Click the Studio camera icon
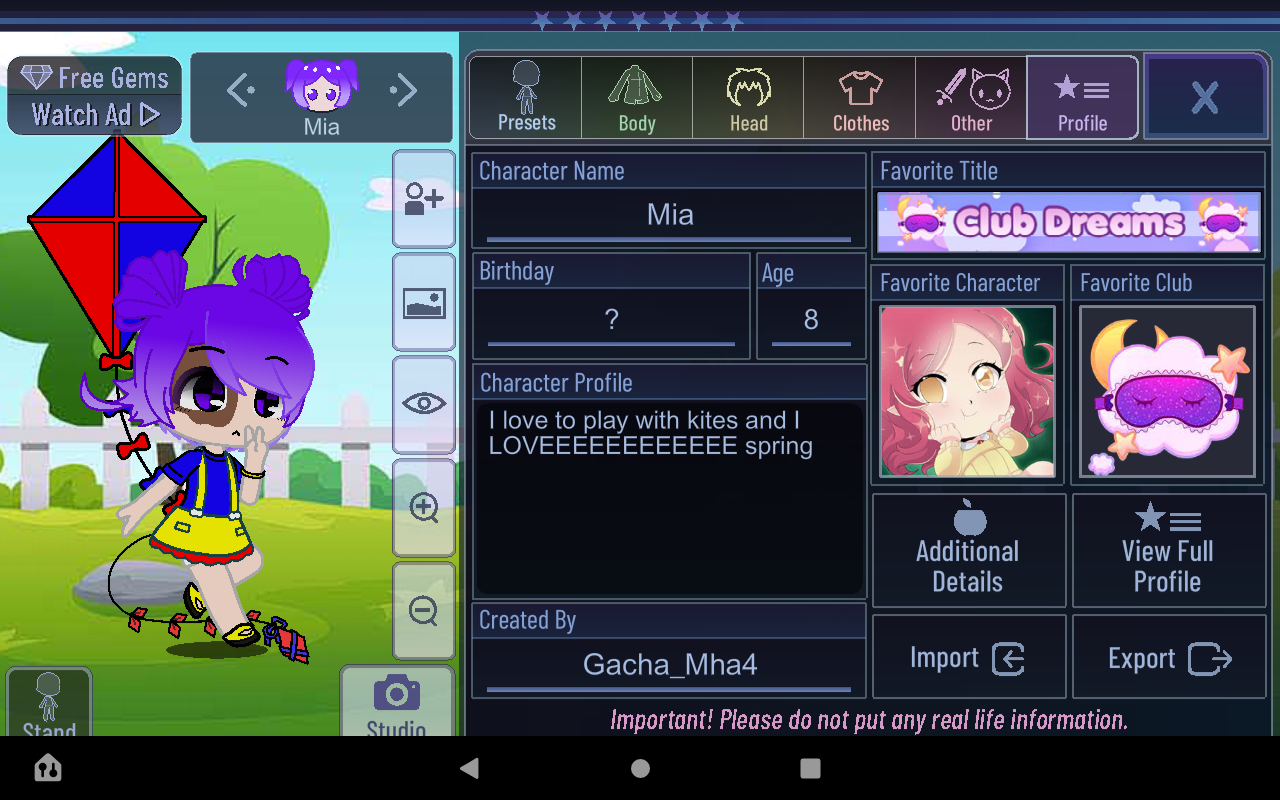Image resolution: width=1280 pixels, height=800 pixels. [397, 695]
